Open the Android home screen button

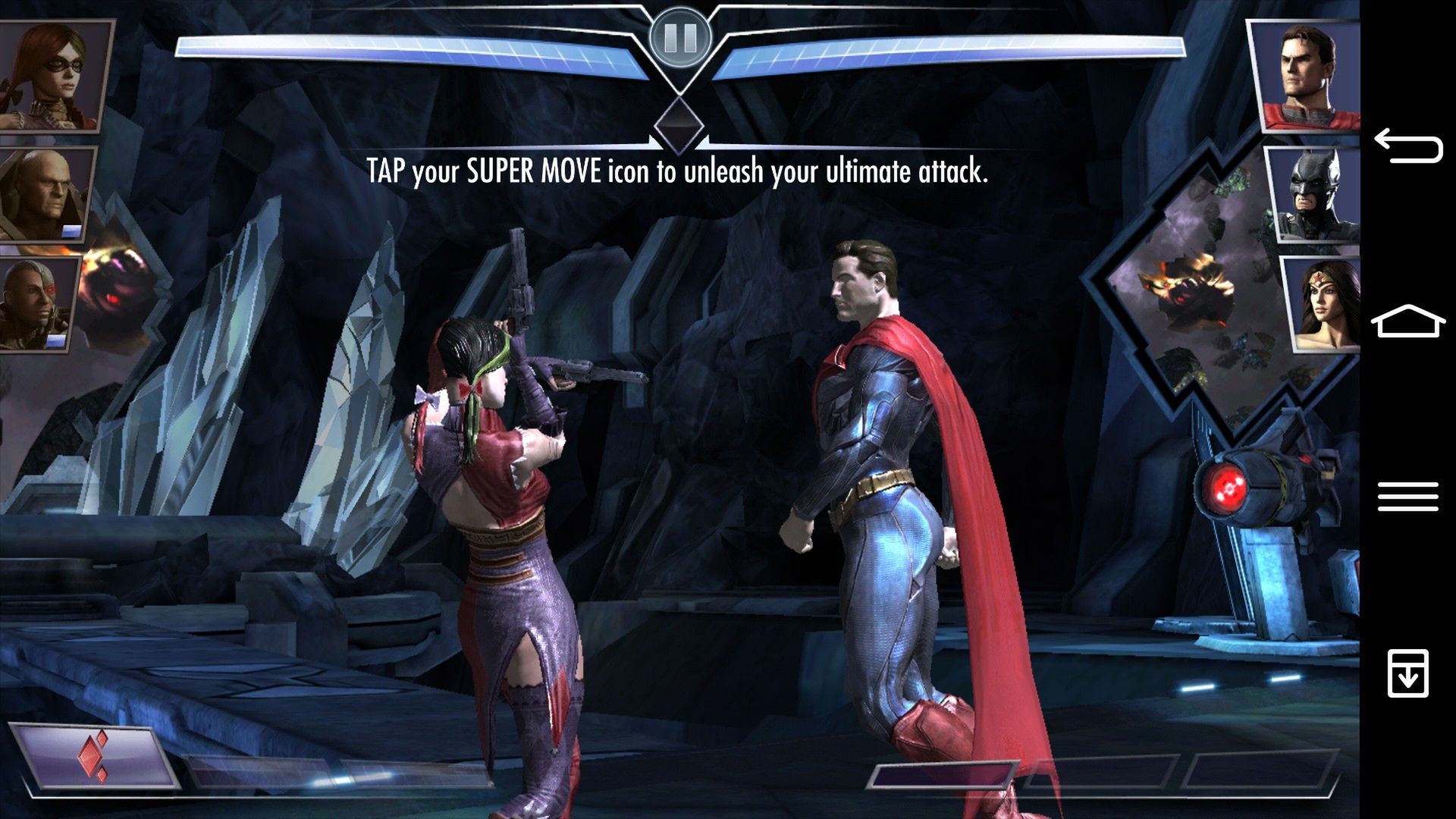[x=1408, y=322]
